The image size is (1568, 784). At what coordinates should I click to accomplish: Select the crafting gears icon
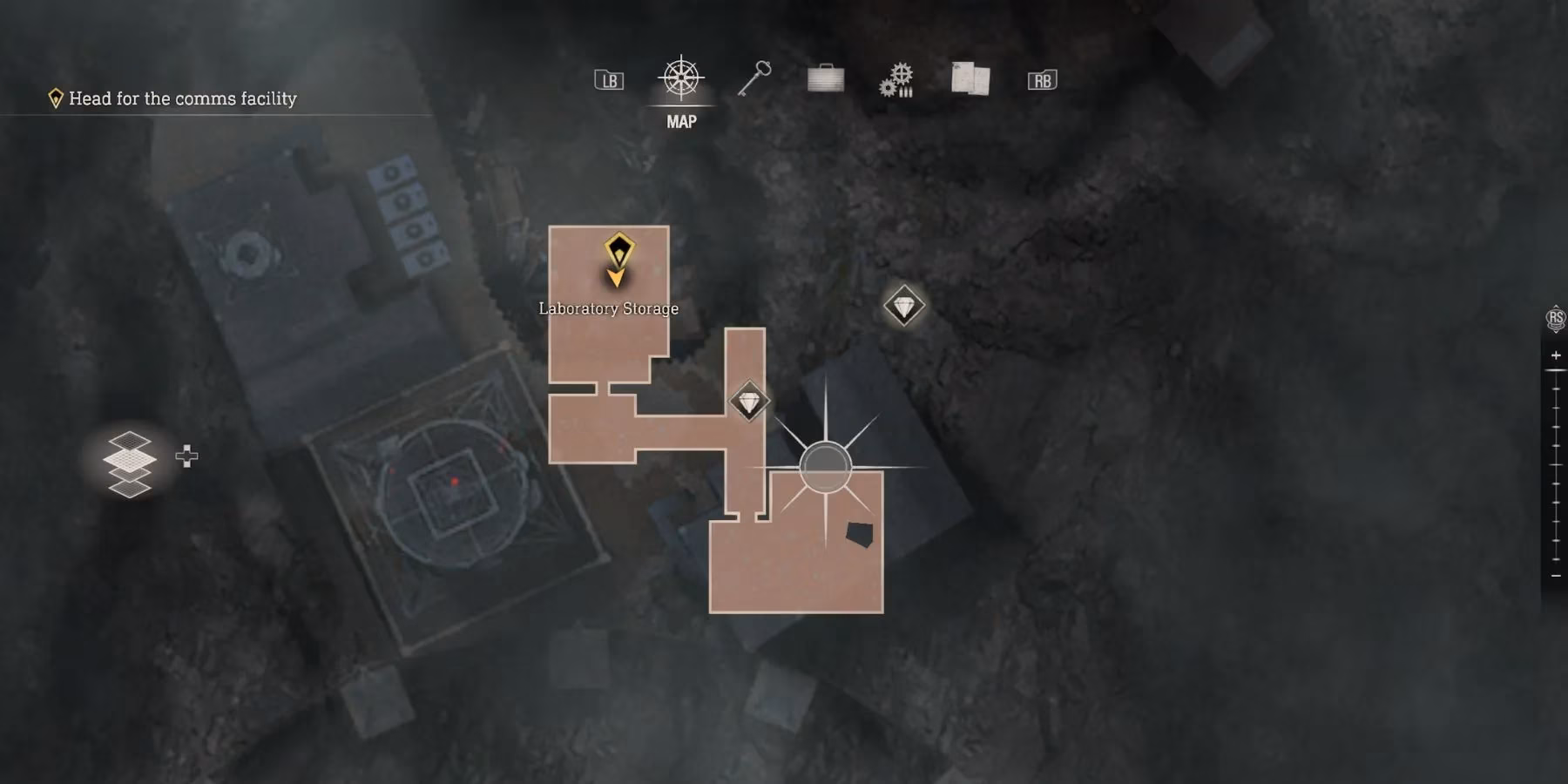tap(896, 79)
